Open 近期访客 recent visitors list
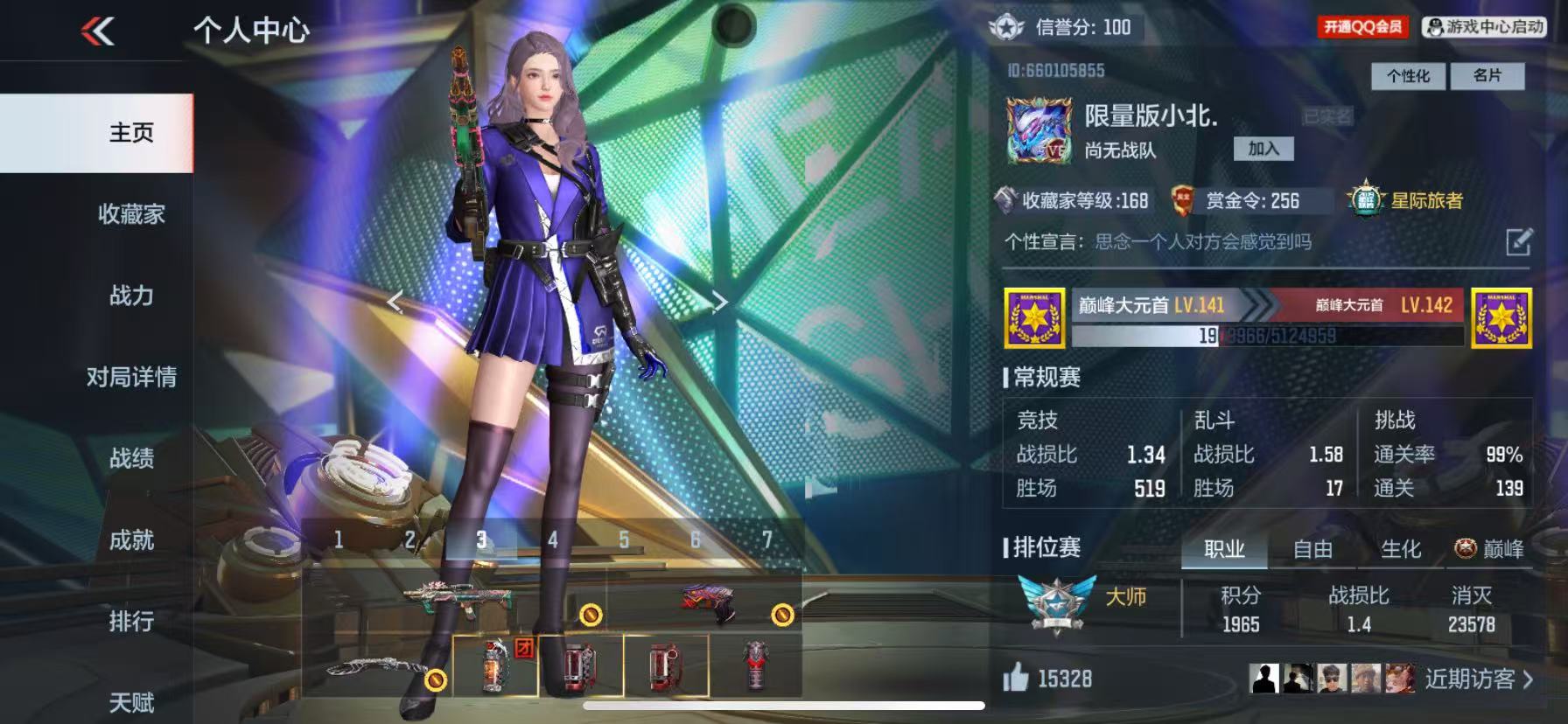 [x=1477, y=679]
